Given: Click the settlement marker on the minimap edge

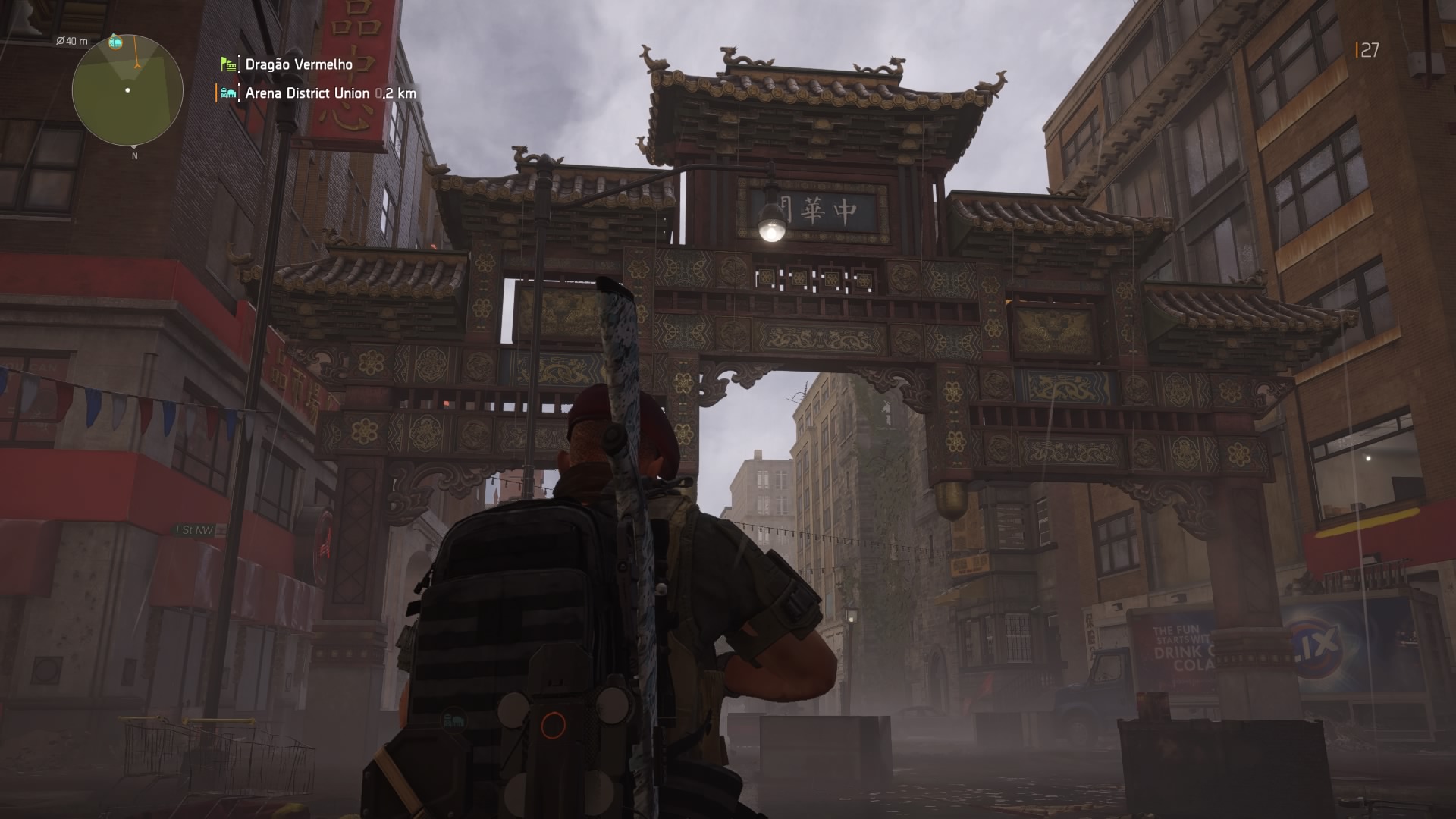Looking at the screenshot, I should 115,41.
